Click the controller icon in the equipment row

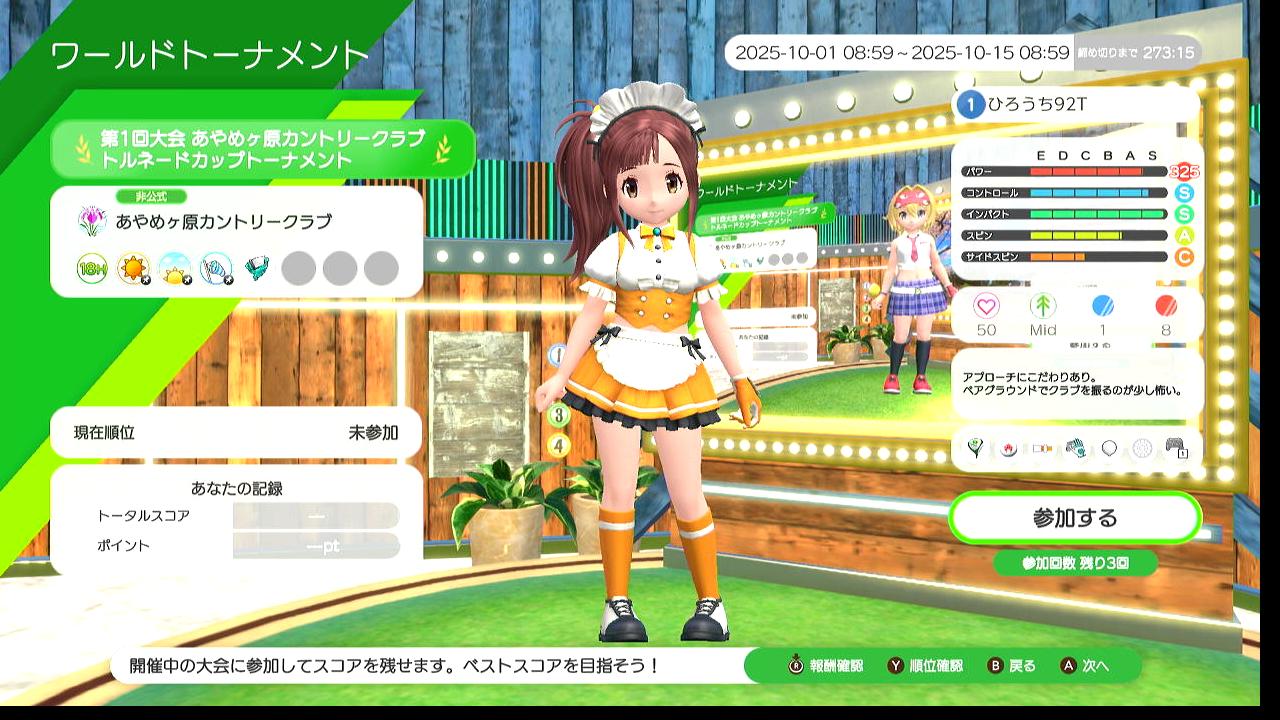coord(1176,448)
